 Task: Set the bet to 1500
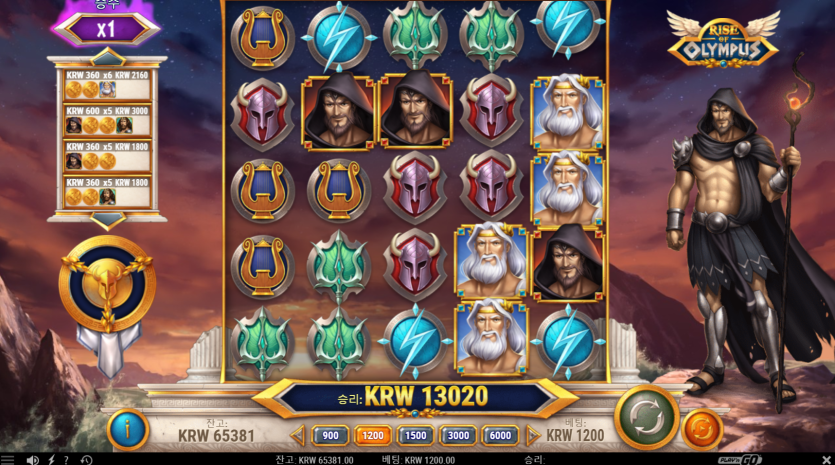(415, 435)
